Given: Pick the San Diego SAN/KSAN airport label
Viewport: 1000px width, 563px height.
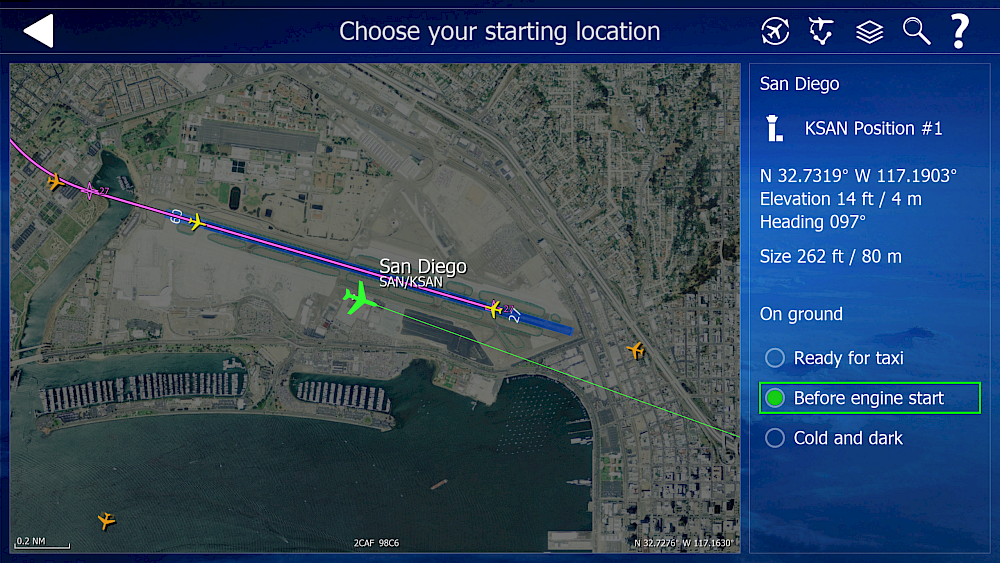Looking at the screenshot, I should 422,273.
